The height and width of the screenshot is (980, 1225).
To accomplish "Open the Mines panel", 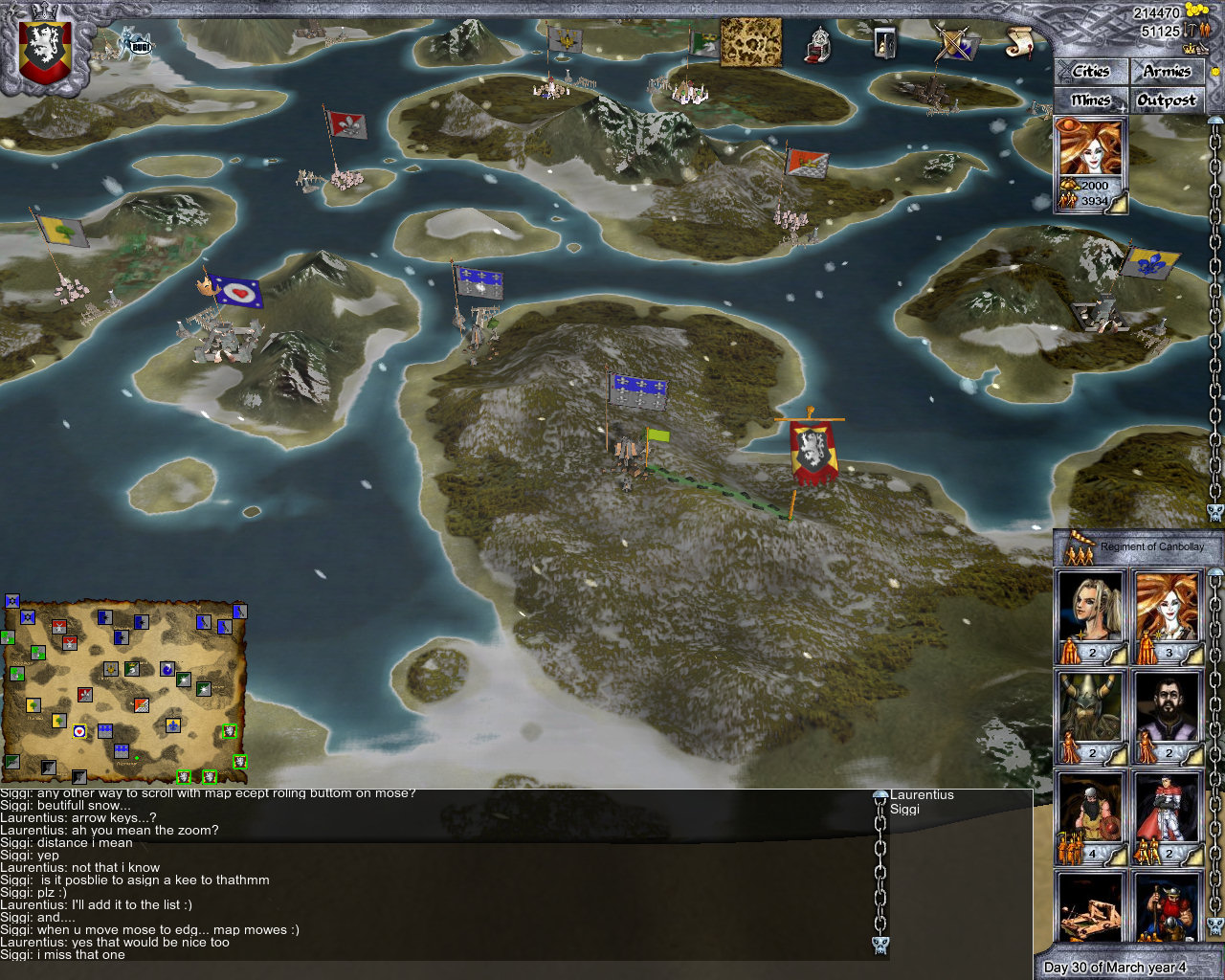I will [x=1090, y=100].
